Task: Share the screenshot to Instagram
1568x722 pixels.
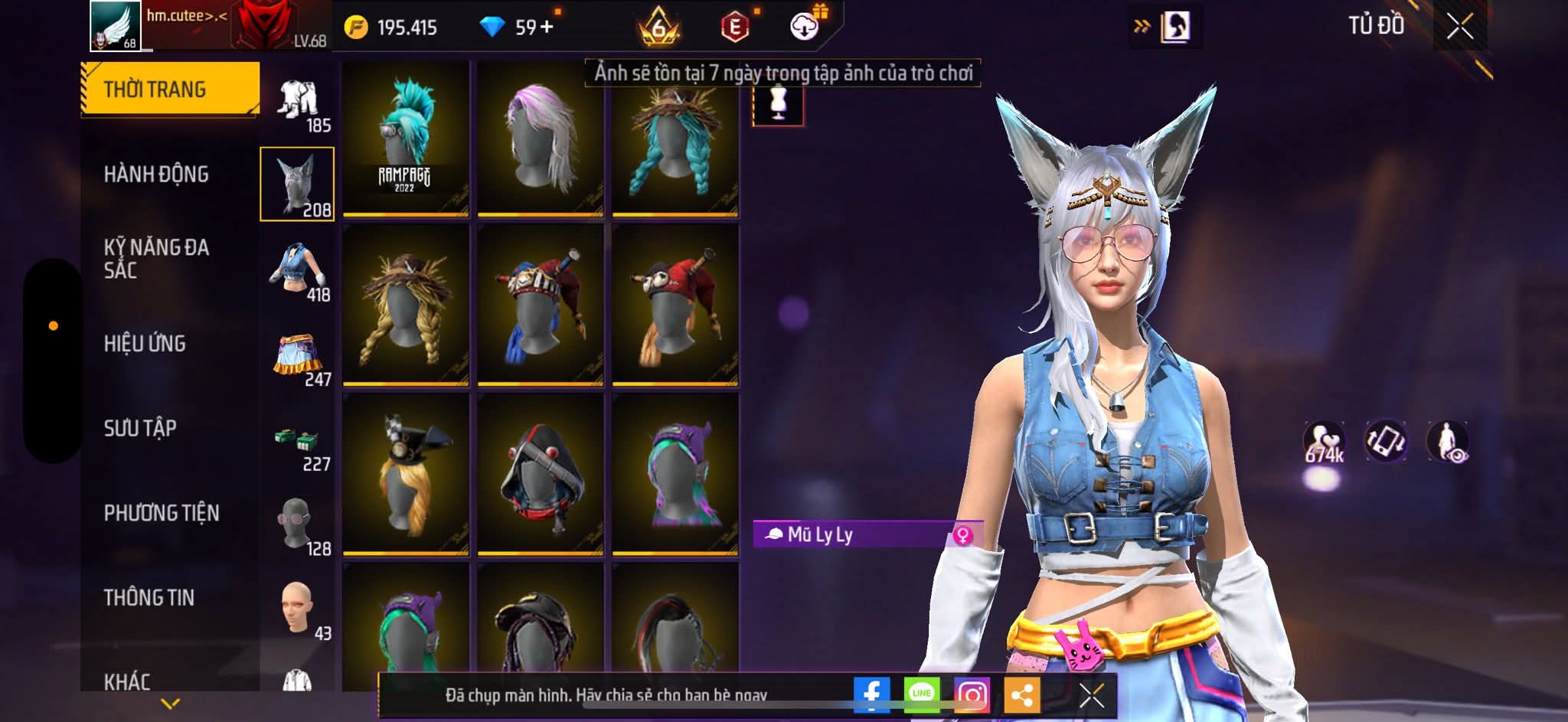Action: [x=972, y=694]
